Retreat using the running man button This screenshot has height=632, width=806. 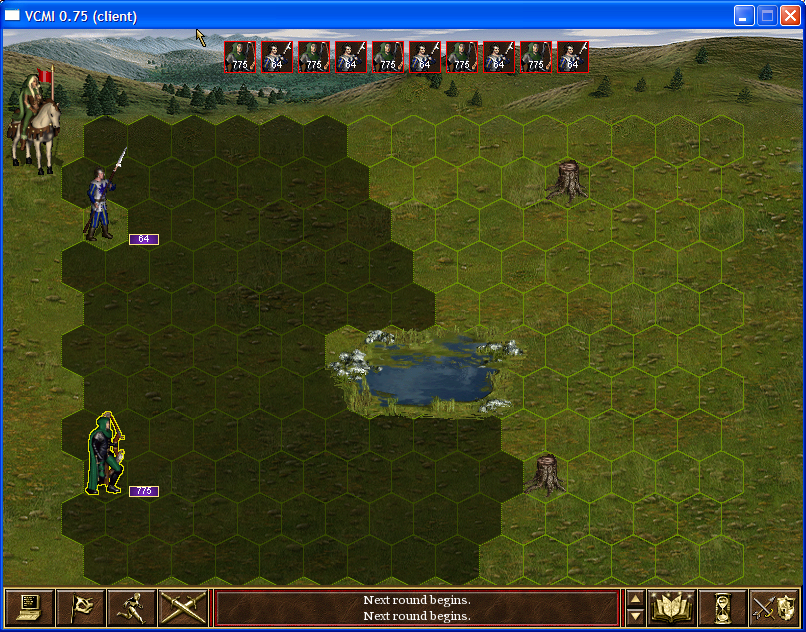tap(131, 607)
